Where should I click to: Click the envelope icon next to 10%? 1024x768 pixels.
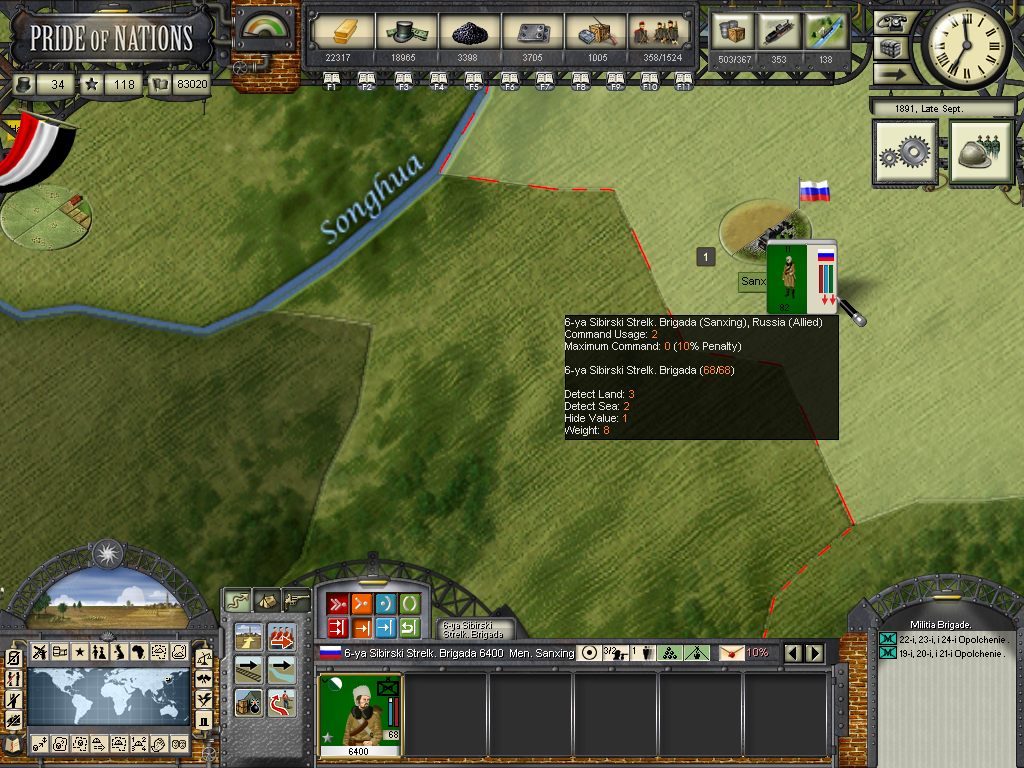coord(731,653)
